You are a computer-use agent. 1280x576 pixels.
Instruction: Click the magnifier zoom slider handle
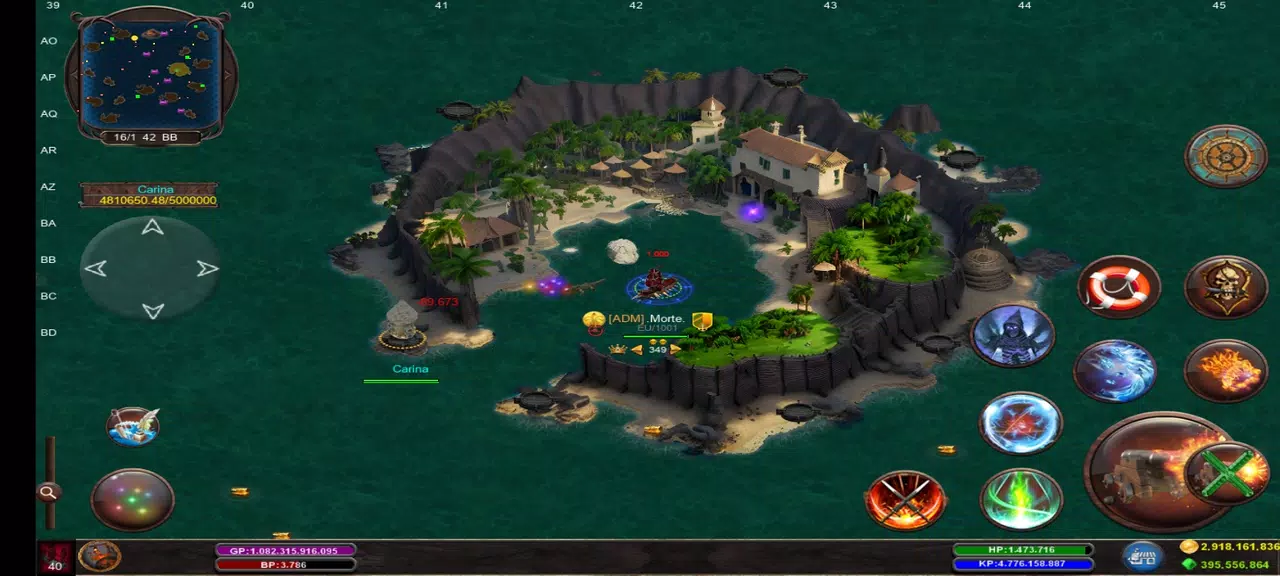pyautogui.click(x=48, y=492)
